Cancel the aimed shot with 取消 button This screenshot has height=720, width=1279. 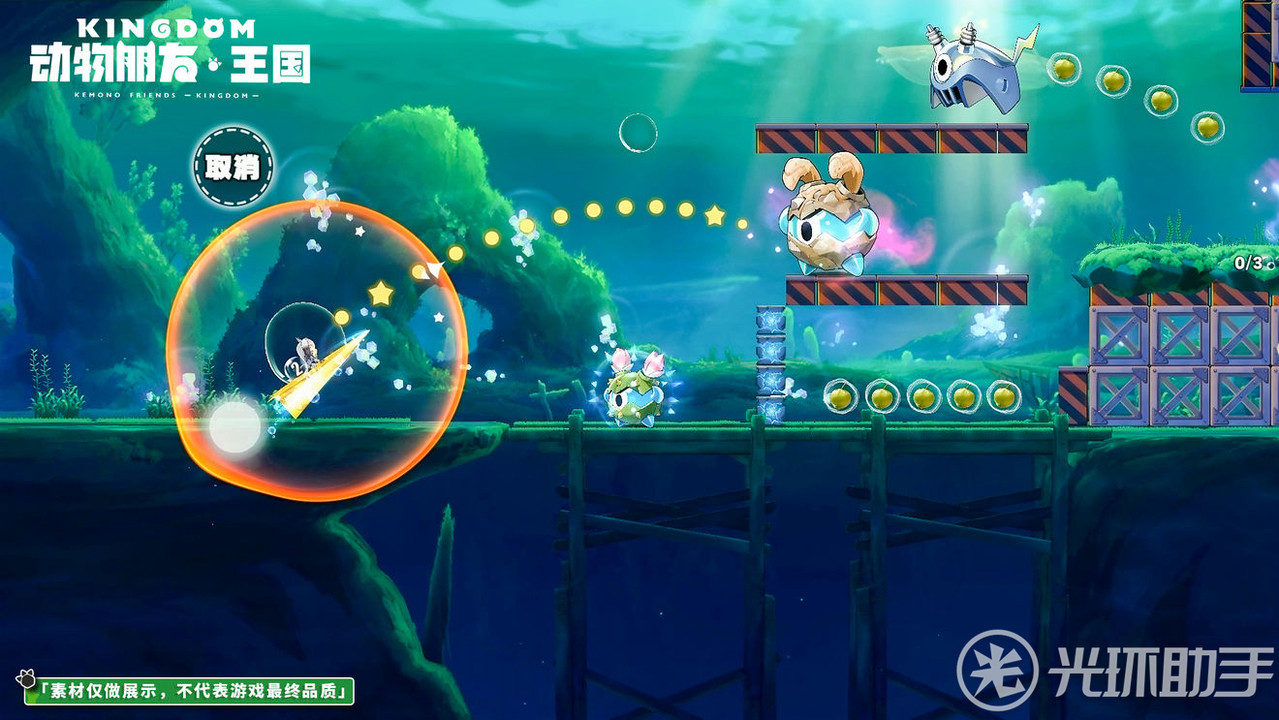(x=232, y=167)
